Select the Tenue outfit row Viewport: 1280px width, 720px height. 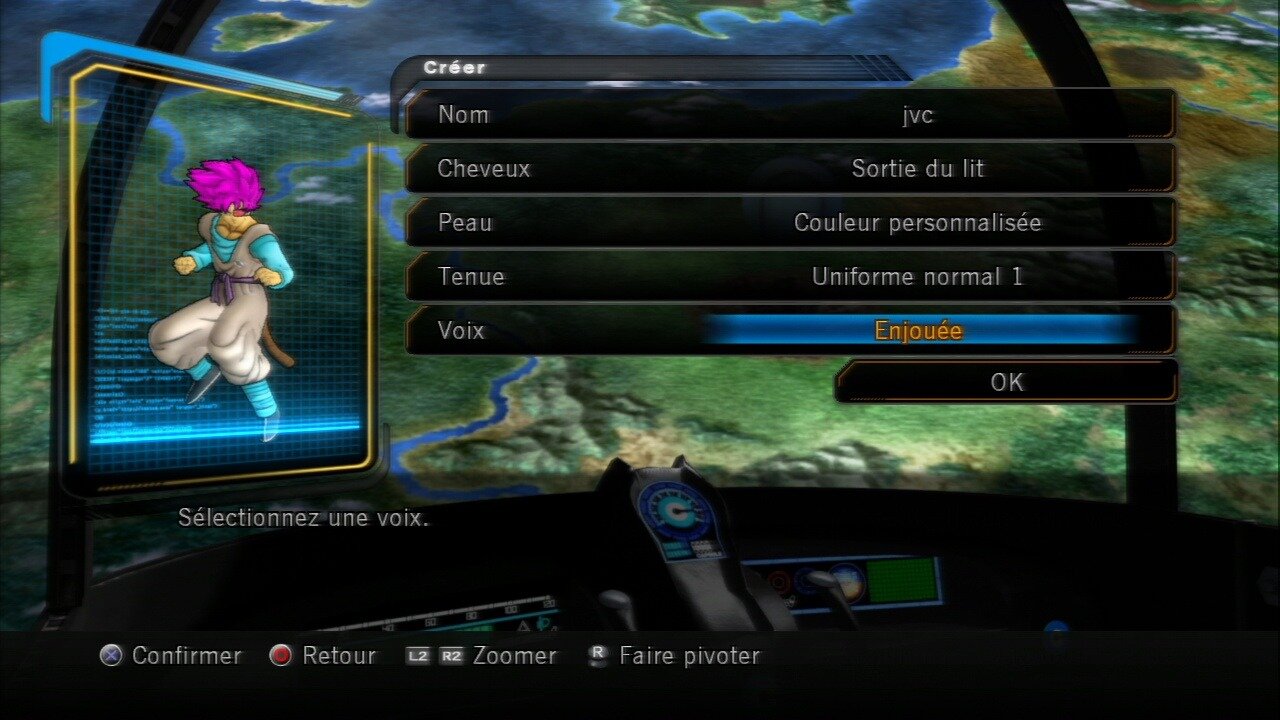[x=790, y=276]
